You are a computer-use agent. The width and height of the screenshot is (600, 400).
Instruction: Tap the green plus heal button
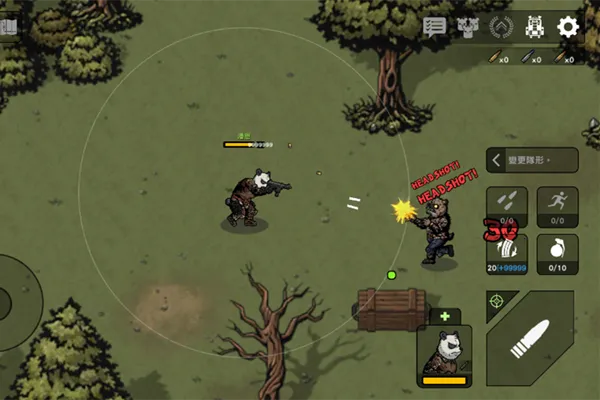[444, 316]
